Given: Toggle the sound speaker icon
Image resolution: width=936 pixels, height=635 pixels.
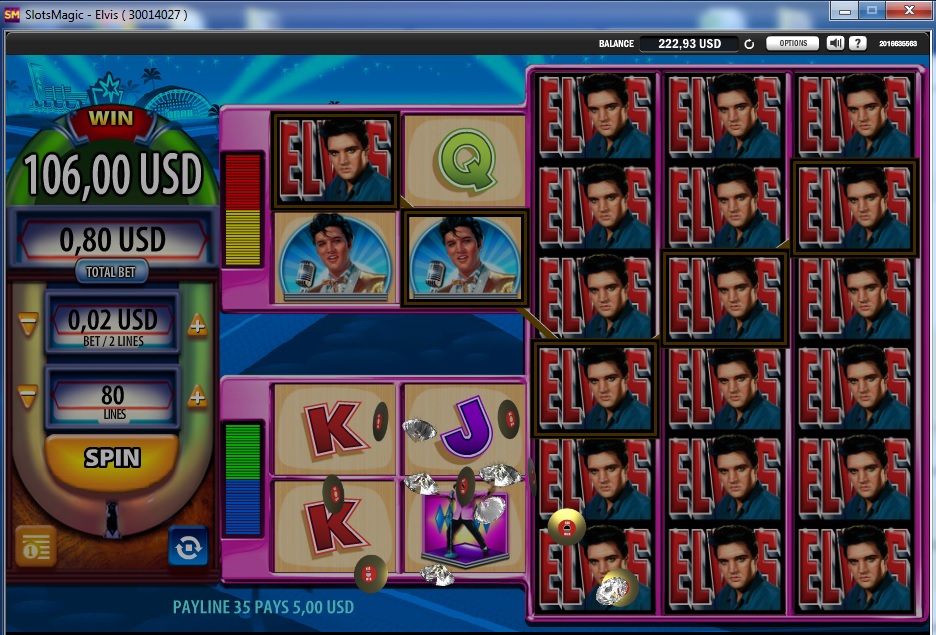Looking at the screenshot, I should click(x=836, y=44).
